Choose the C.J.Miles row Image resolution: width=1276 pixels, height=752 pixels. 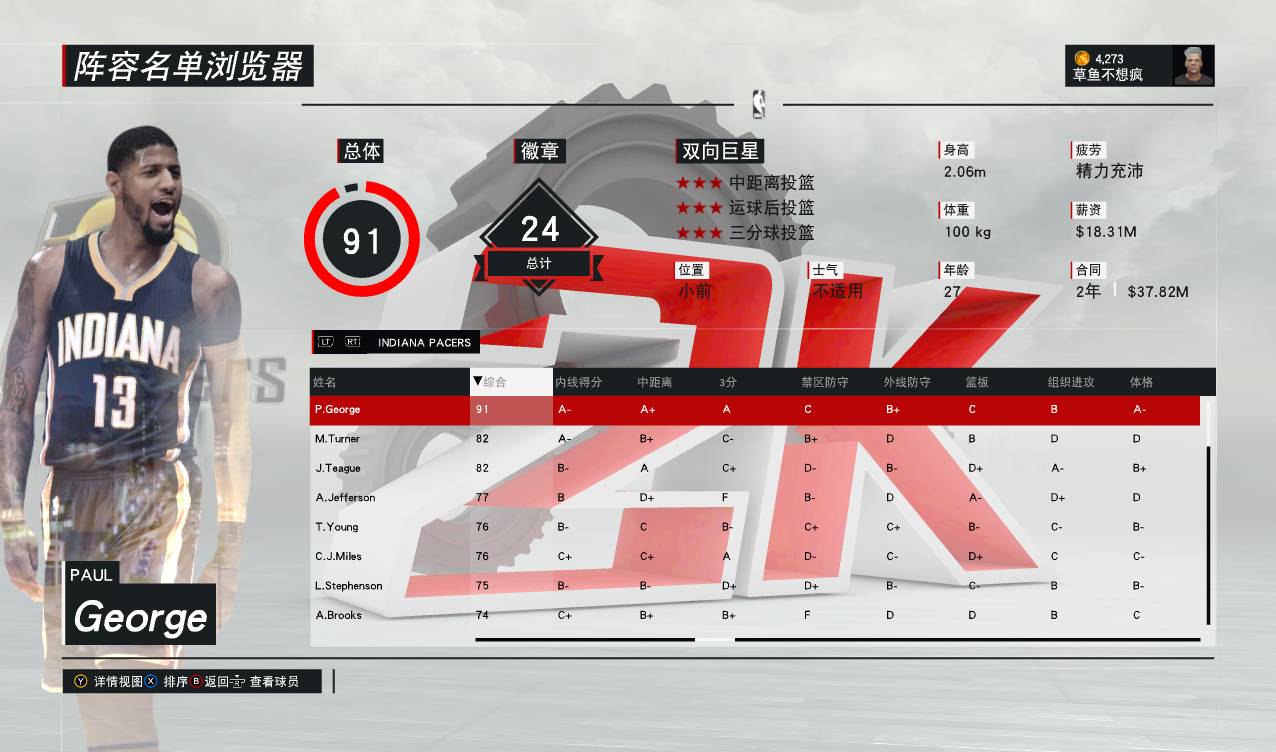(338, 556)
